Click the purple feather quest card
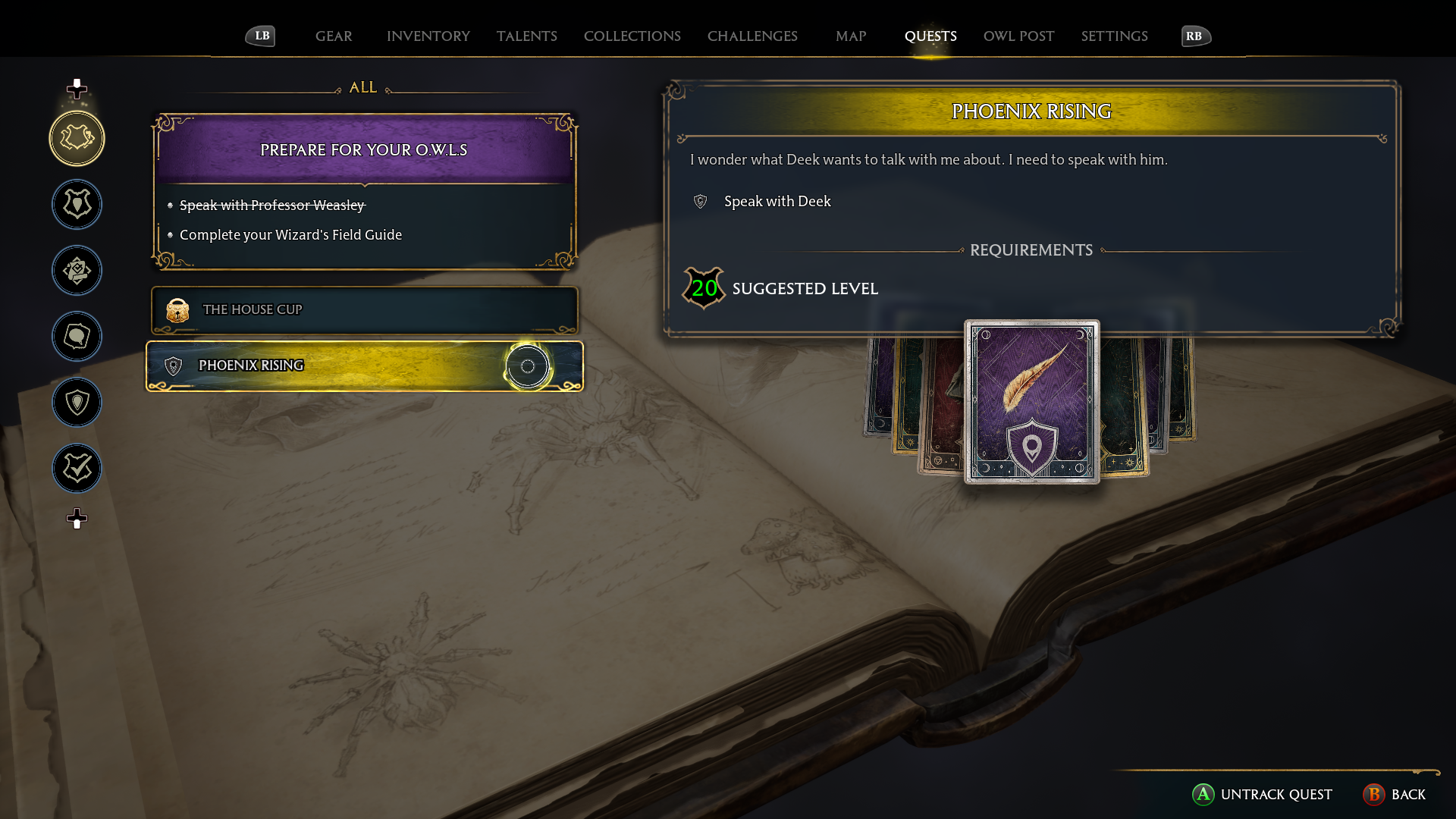 point(1031,402)
